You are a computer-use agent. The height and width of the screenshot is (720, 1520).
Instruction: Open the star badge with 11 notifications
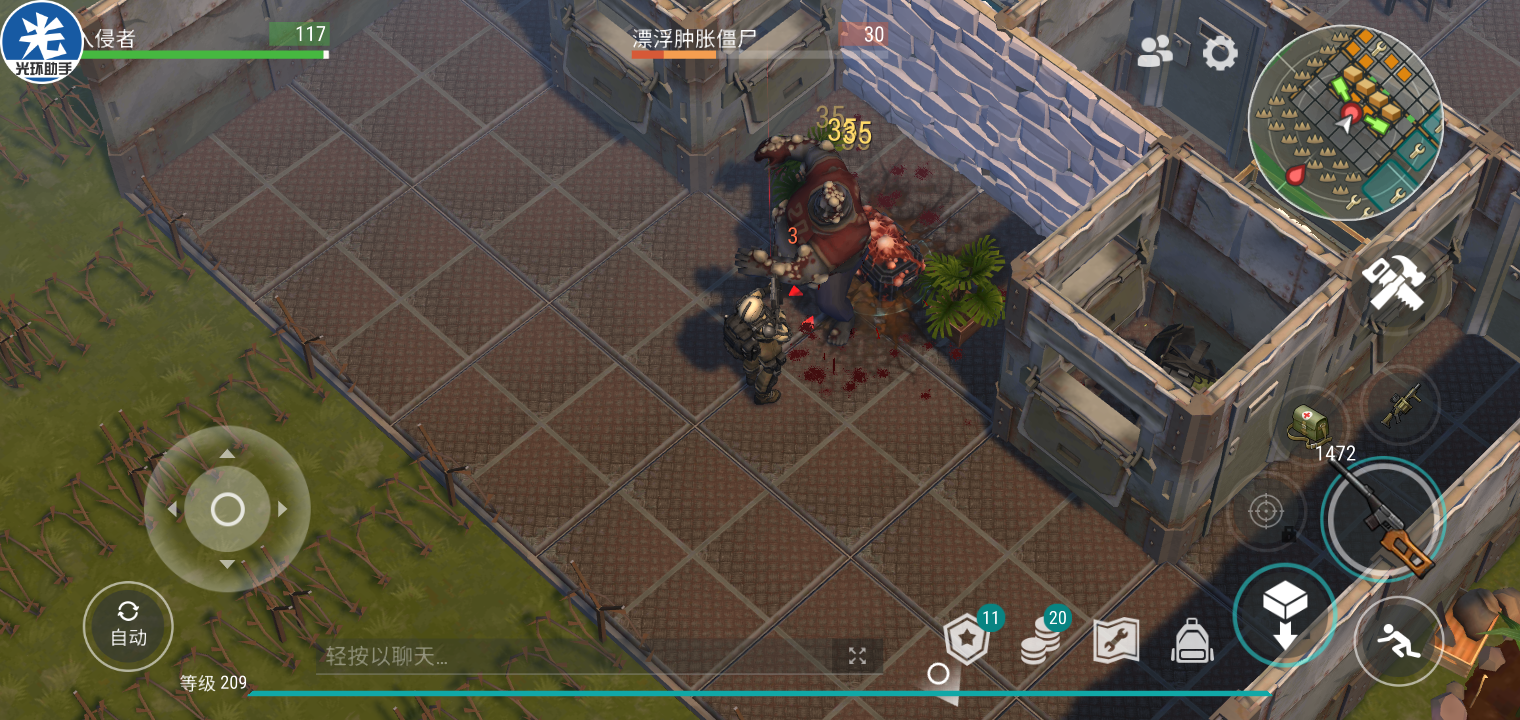tap(967, 640)
